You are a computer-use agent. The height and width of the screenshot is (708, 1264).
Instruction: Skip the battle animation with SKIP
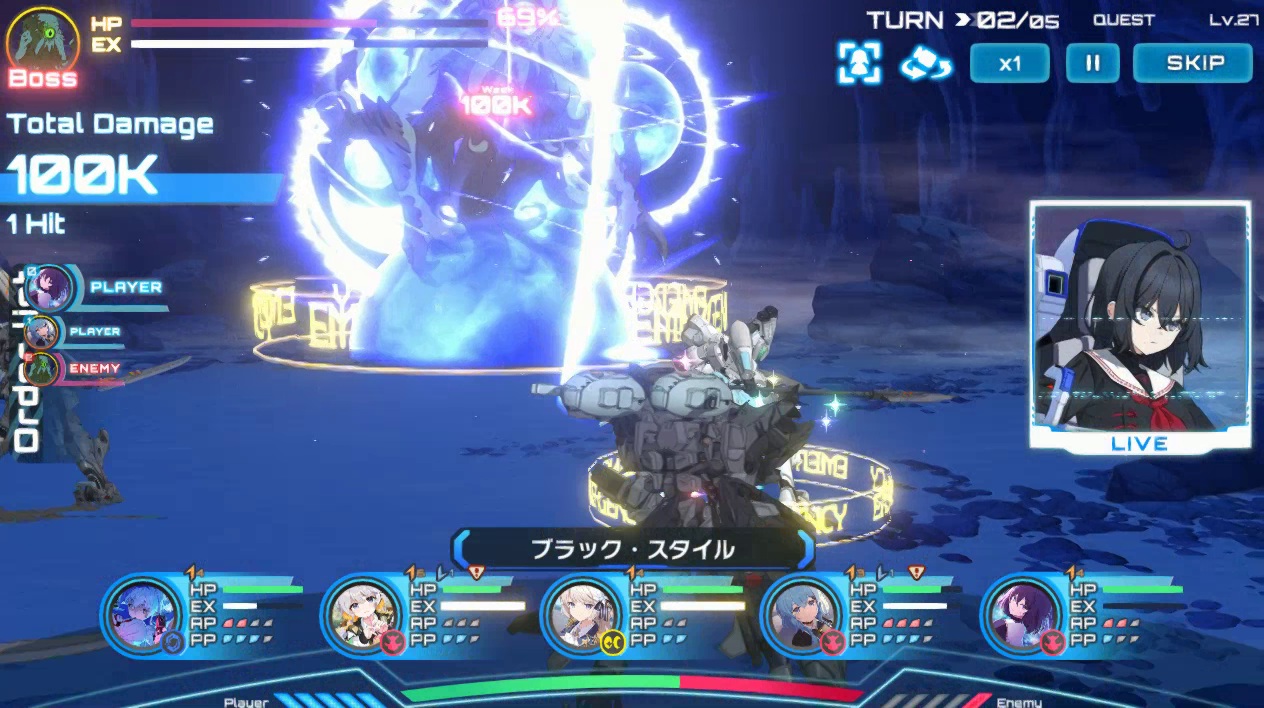(1192, 63)
